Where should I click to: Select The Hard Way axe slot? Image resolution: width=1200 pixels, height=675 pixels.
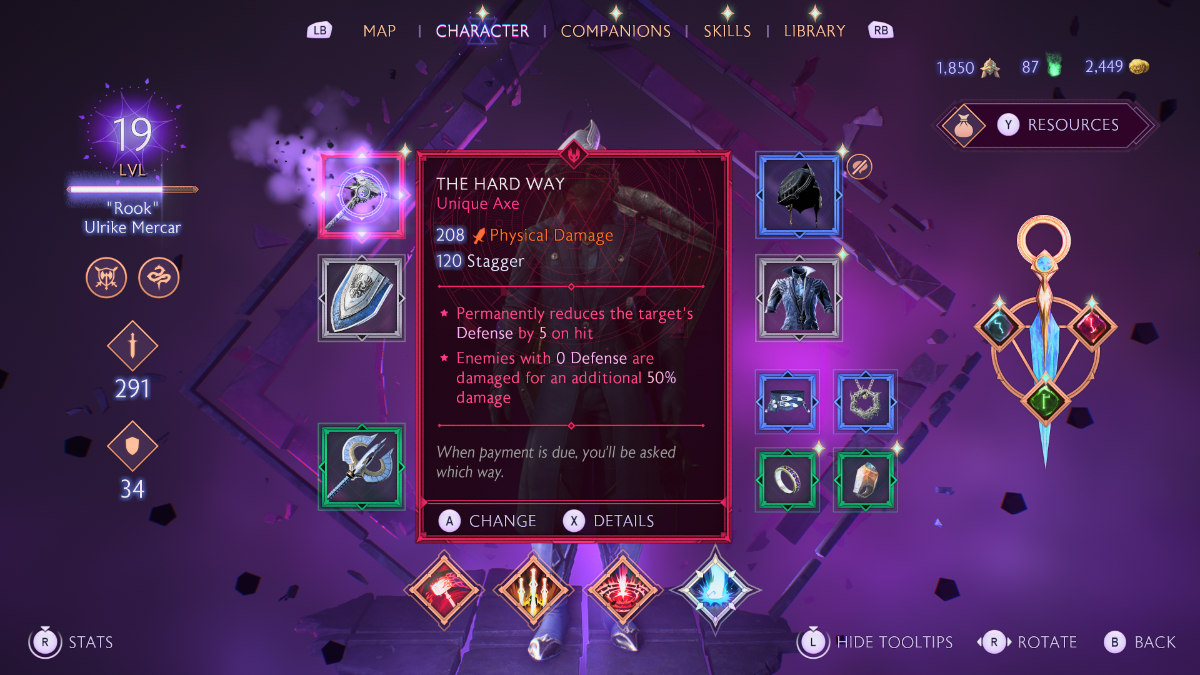(x=362, y=194)
